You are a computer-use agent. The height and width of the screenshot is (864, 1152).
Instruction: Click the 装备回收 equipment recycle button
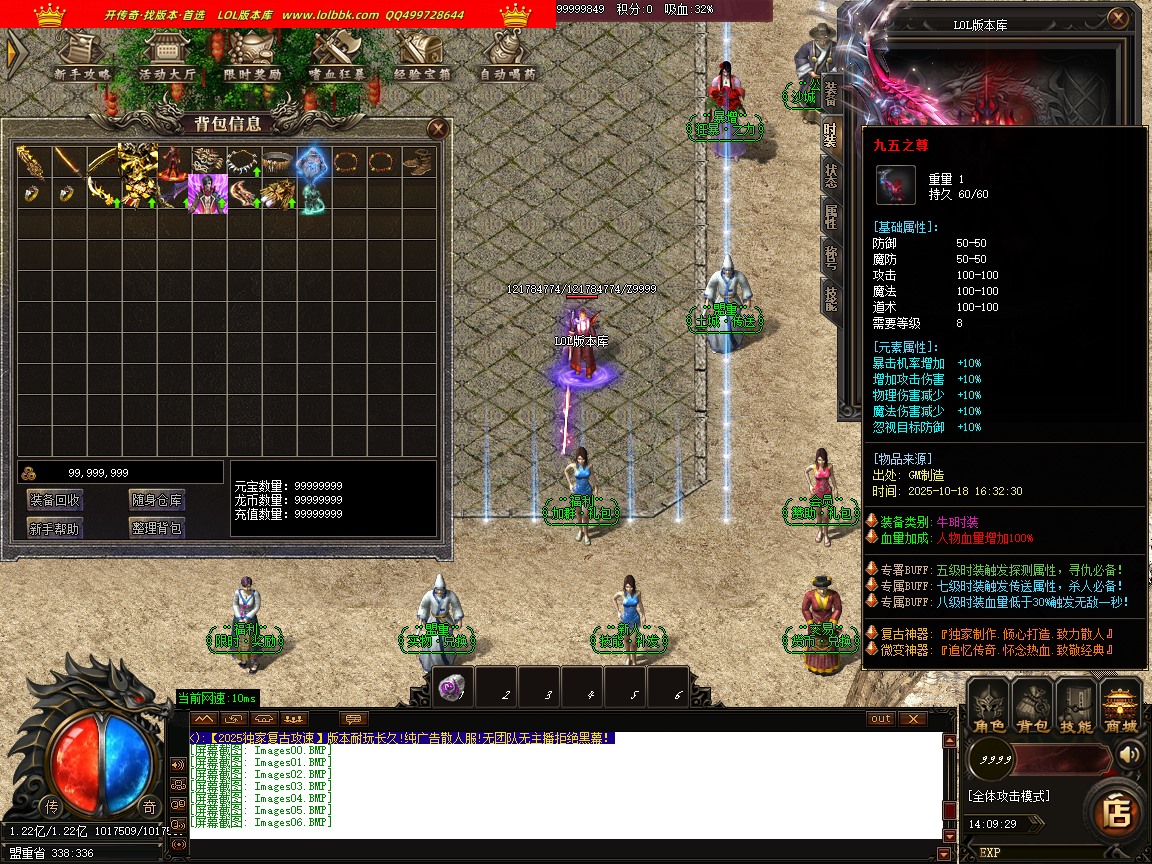tap(55, 500)
